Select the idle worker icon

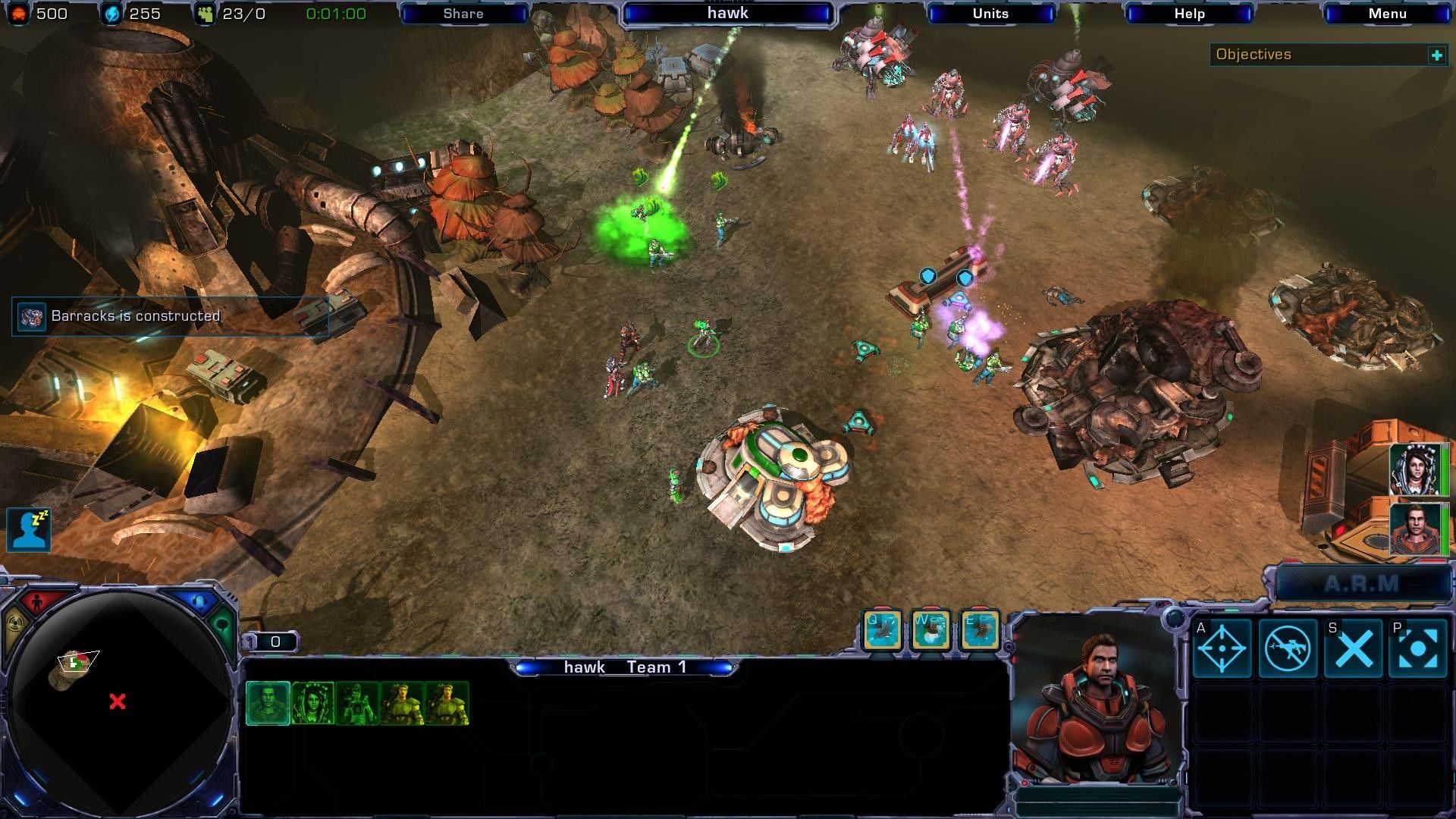click(29, 529)
